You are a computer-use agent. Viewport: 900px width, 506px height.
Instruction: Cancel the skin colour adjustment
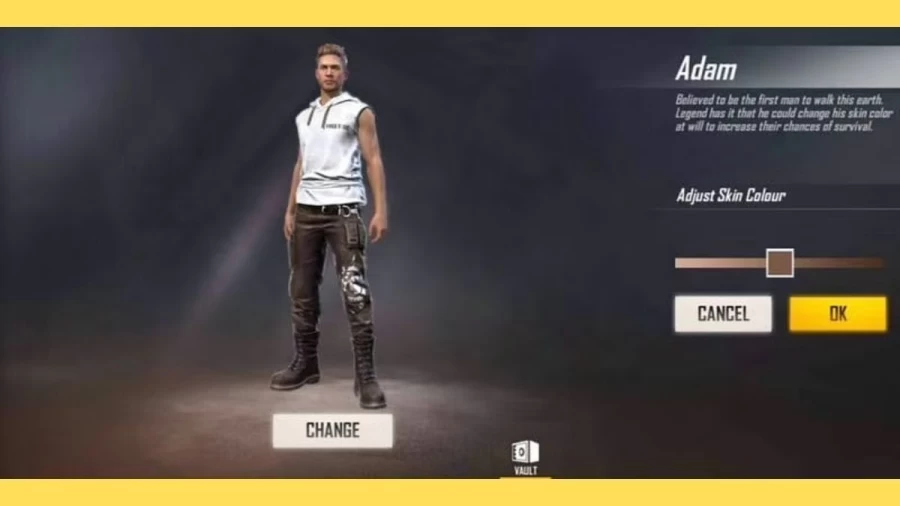[722, 314]
